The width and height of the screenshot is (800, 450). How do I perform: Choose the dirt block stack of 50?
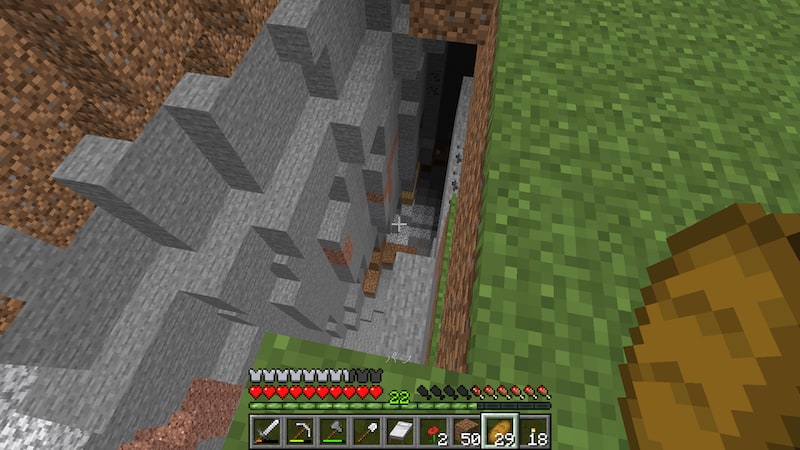point(465,432)
